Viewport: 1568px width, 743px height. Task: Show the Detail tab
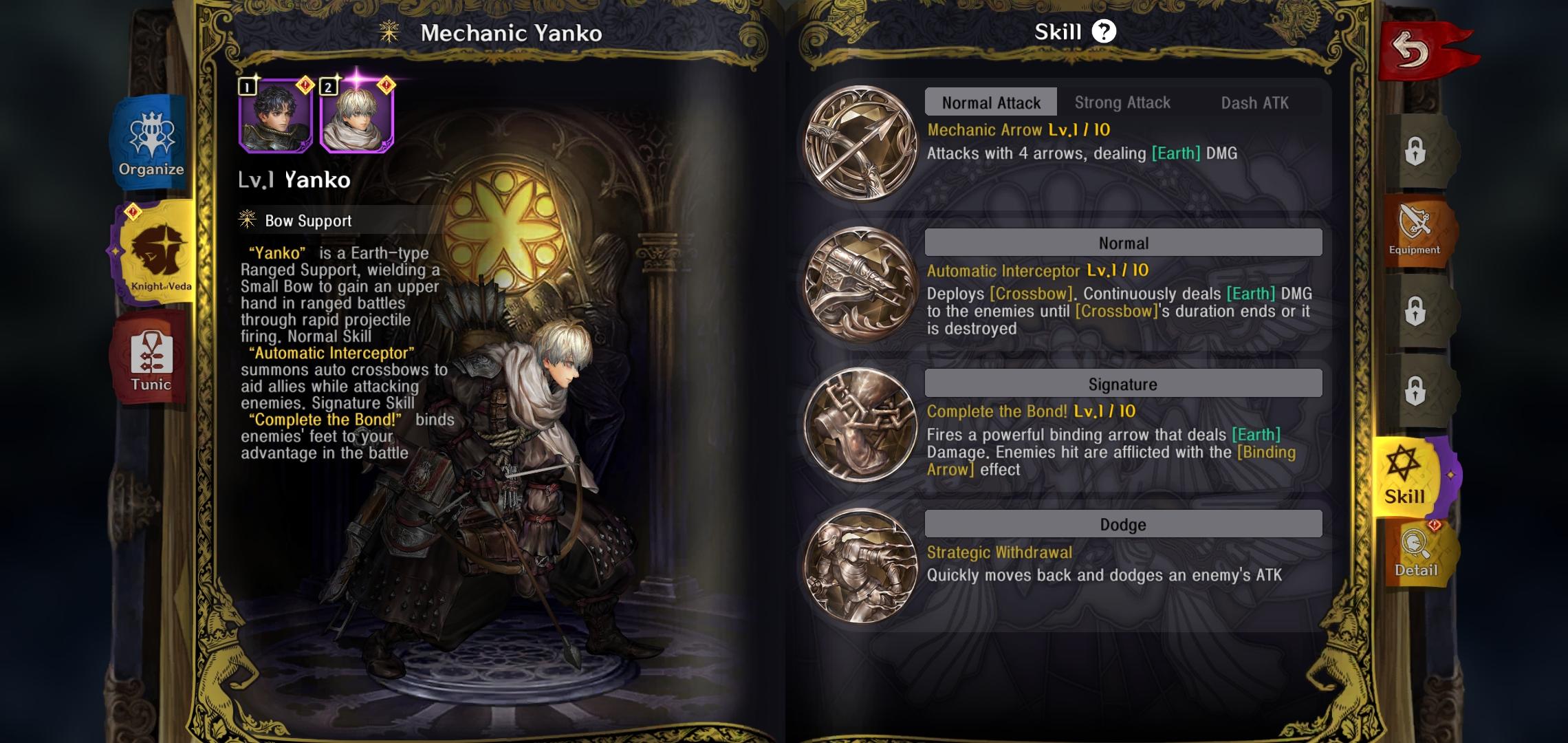1416,554
